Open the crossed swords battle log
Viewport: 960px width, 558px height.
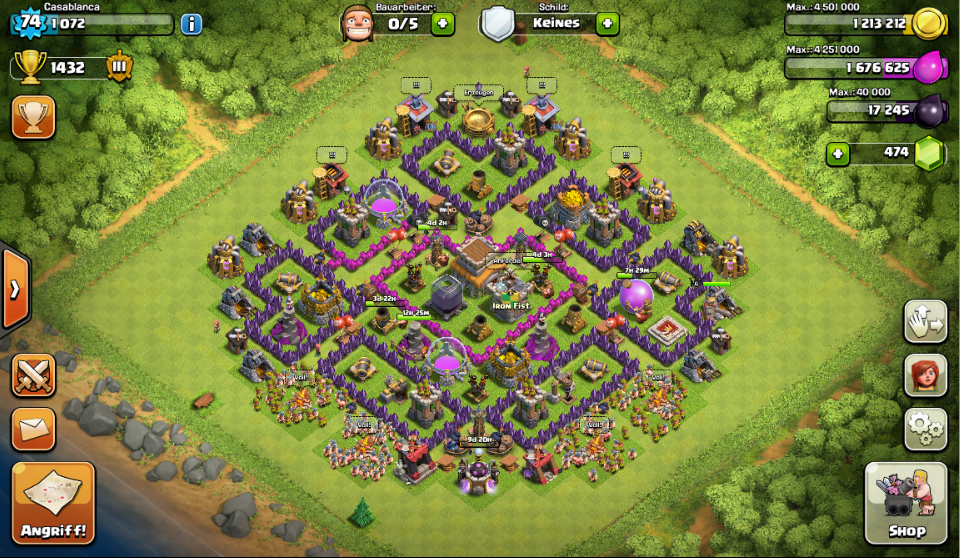[33, 376]
